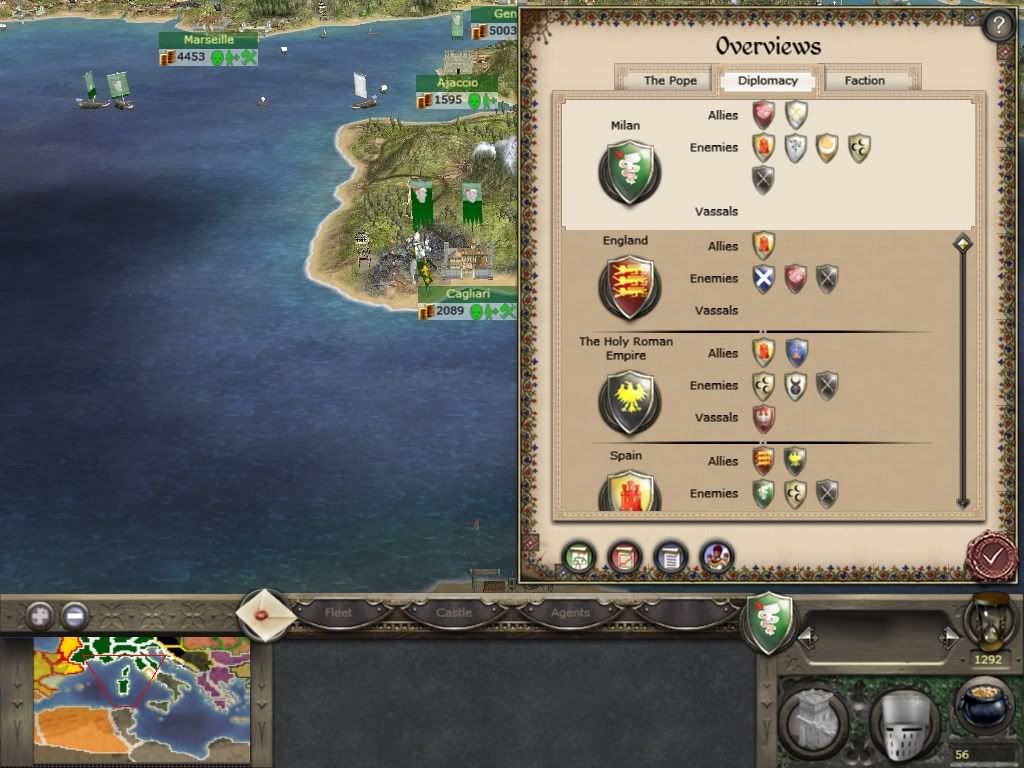This screenshot has width=1024, height=768.
Task: Select Spain's red castle shield
Action: (x=628, y=493)
